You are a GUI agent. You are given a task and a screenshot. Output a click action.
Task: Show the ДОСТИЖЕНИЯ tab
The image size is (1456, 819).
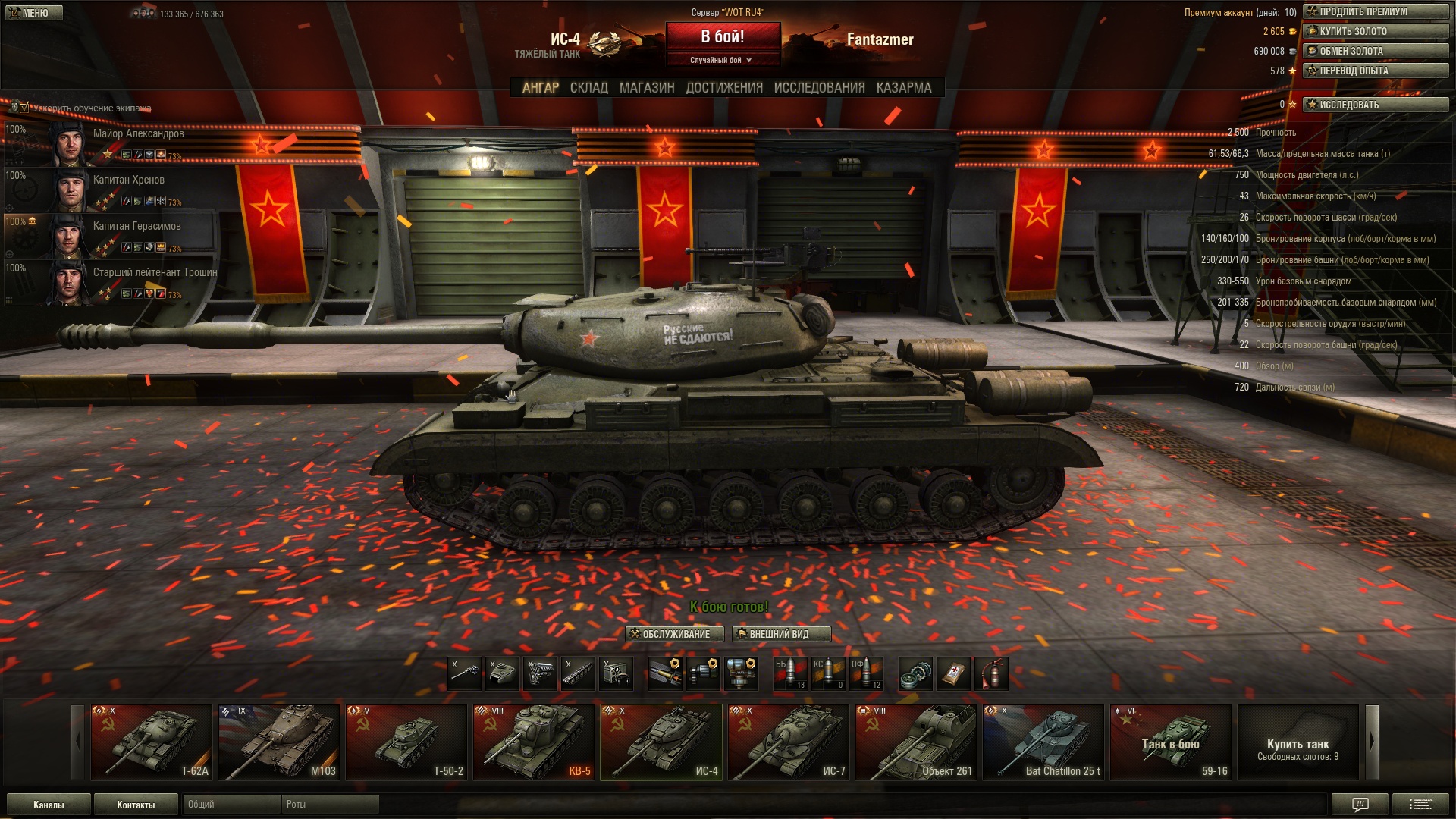[724, 88]
